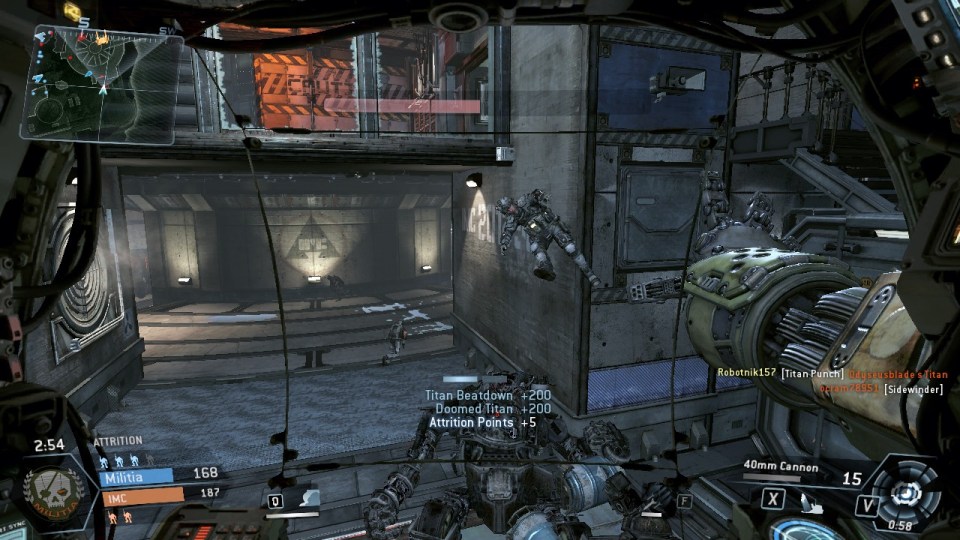Screen dimensions: 960x540
Task: Click the blue Militia team score bar
Action: pos(136,476)
